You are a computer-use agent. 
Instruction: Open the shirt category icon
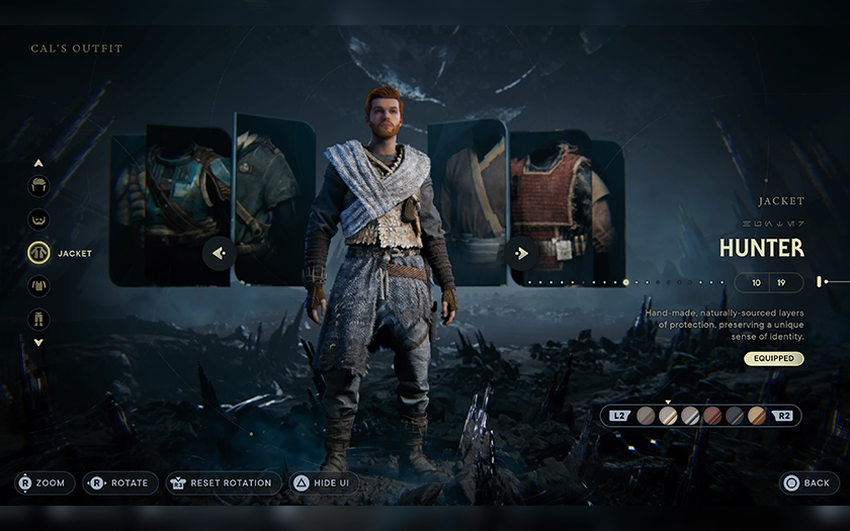tap(39, 286)
